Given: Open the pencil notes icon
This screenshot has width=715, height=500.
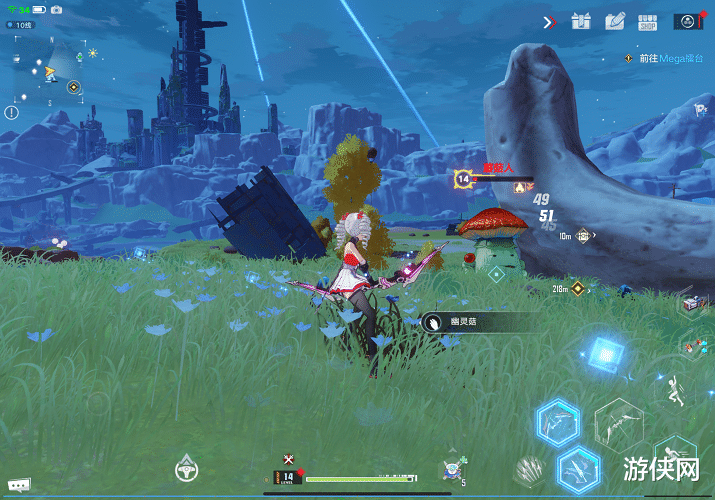Looking at the screenshot, I should [614, 21].
